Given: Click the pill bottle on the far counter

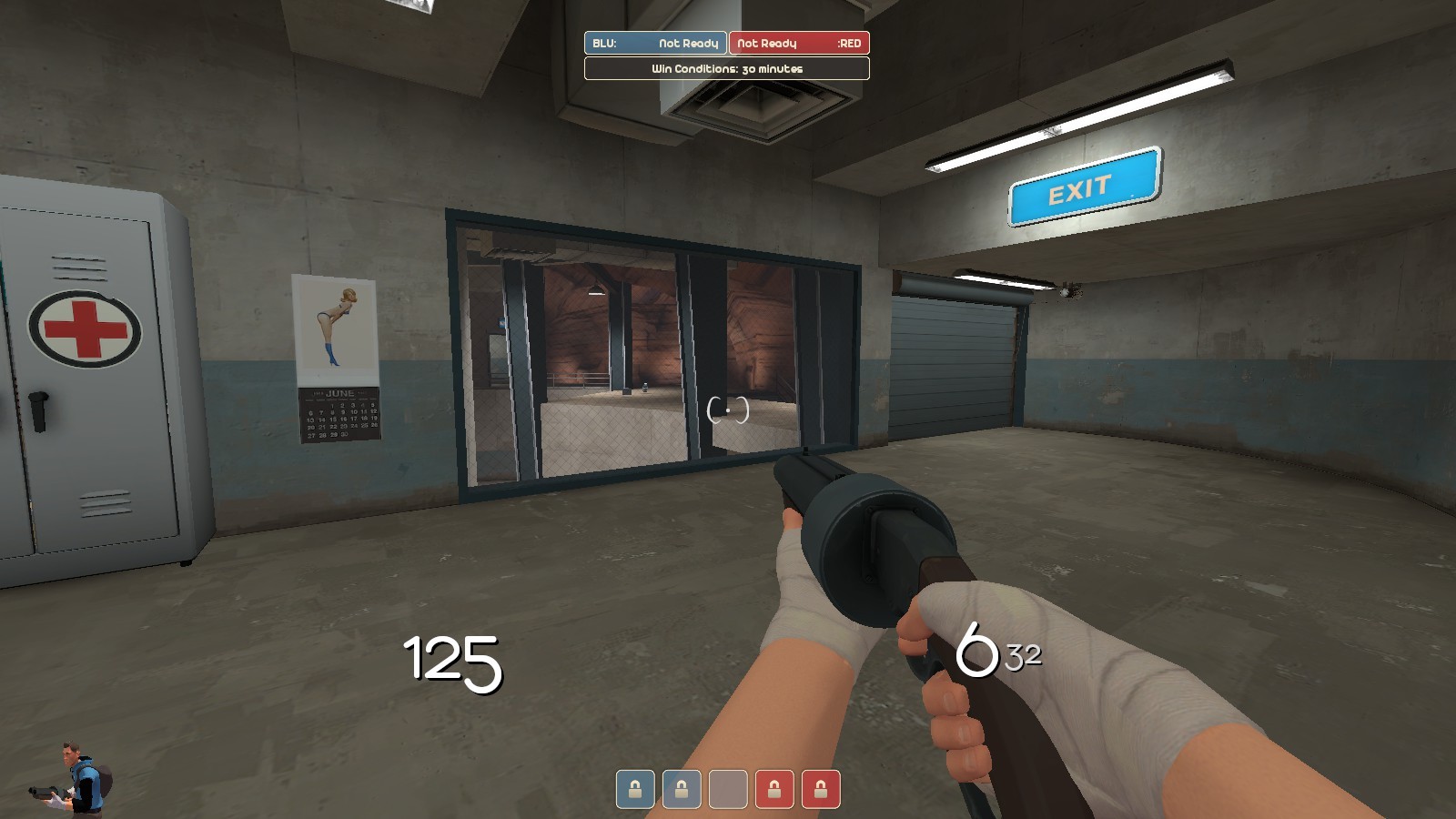Looking at the screenshot, I should tap(643, 388).
